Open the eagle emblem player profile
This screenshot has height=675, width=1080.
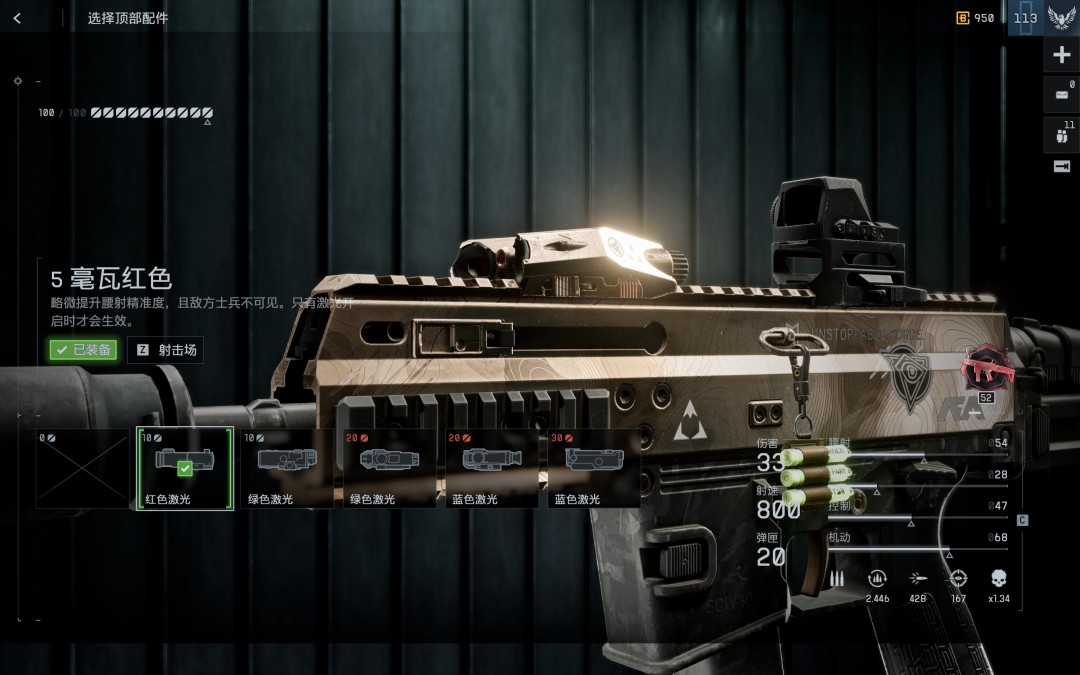click(x=1061, y=18)
